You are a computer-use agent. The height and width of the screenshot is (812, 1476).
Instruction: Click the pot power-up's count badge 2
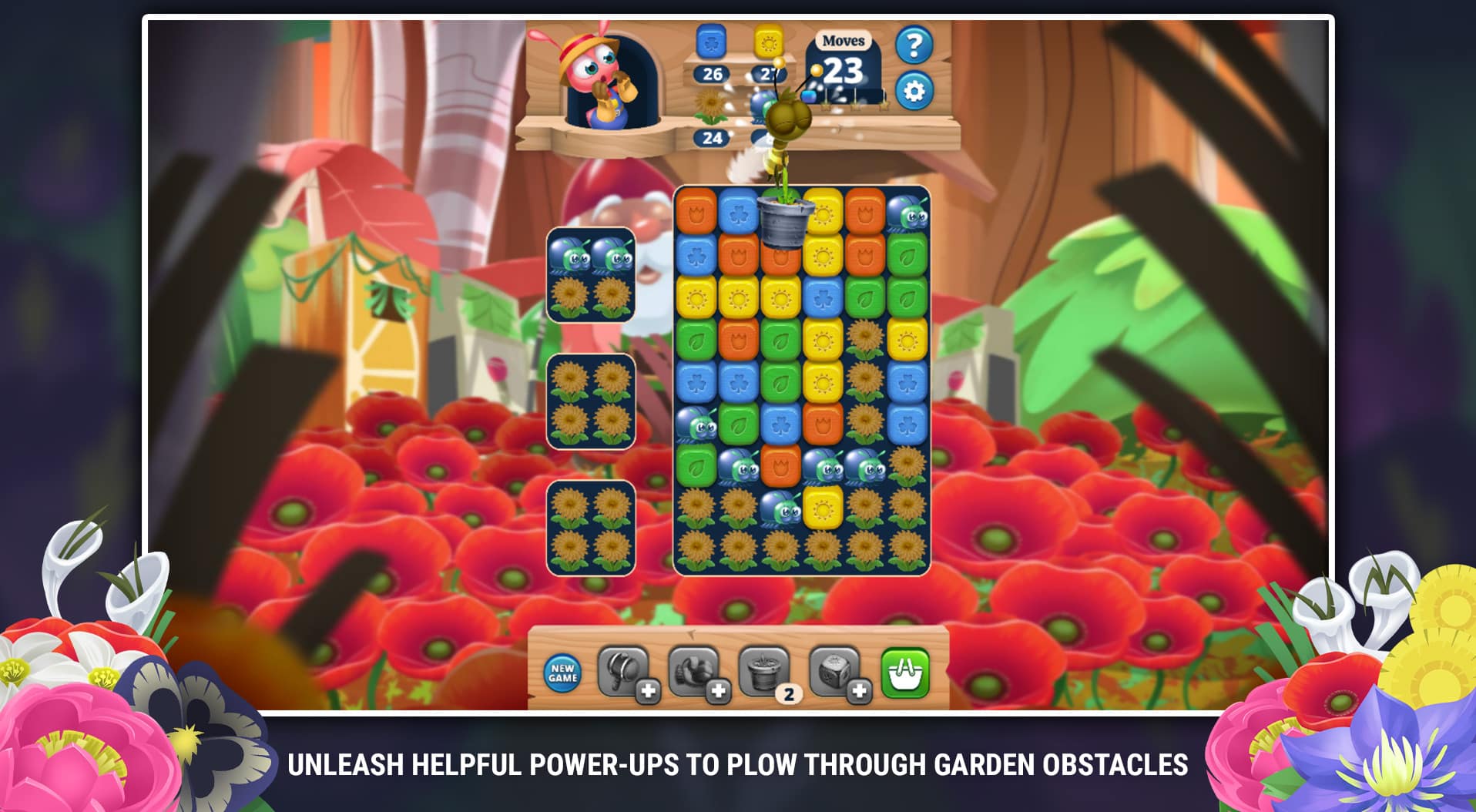pyautogui.click(x=788, y=693)
